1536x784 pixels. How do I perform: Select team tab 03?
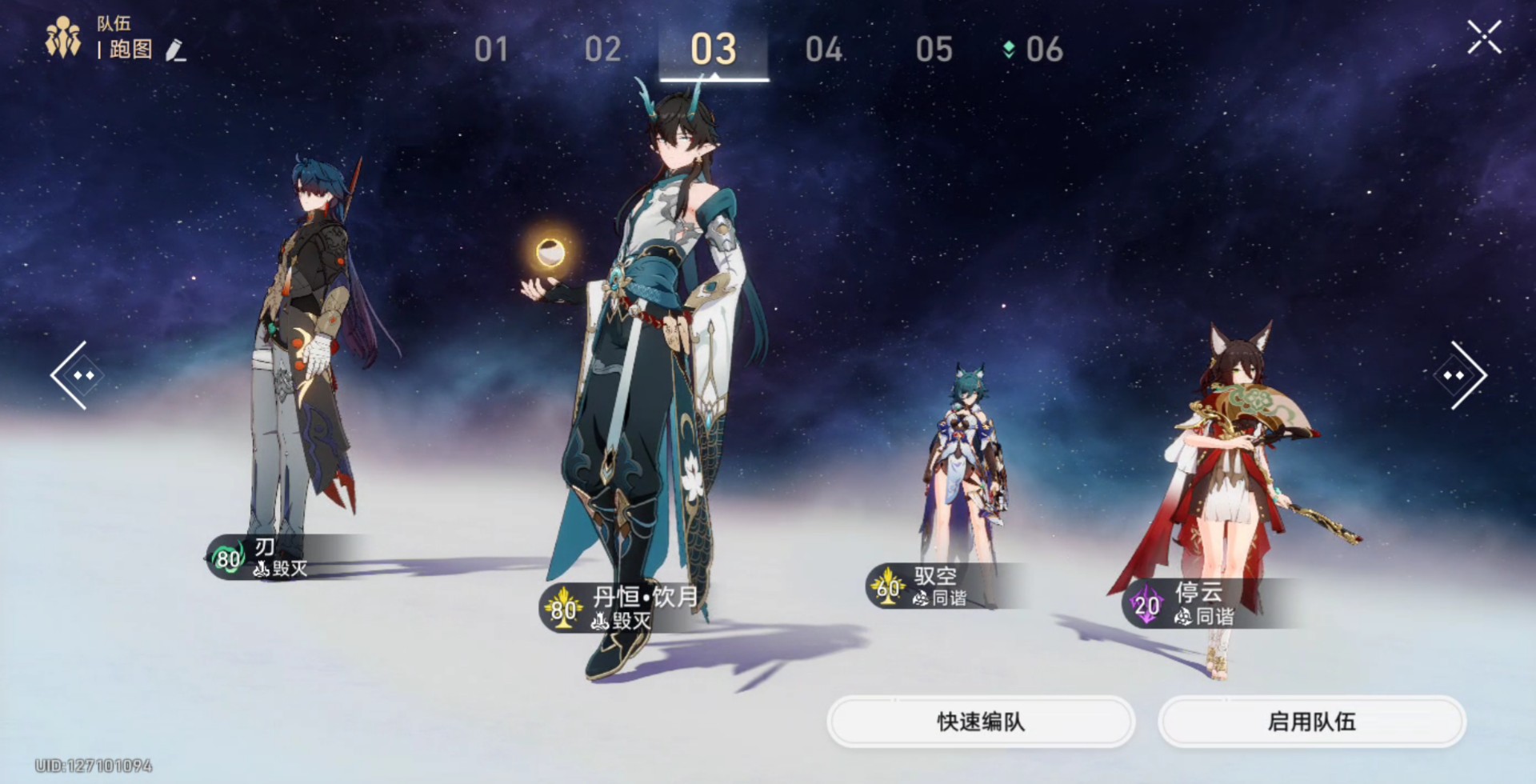713,50
